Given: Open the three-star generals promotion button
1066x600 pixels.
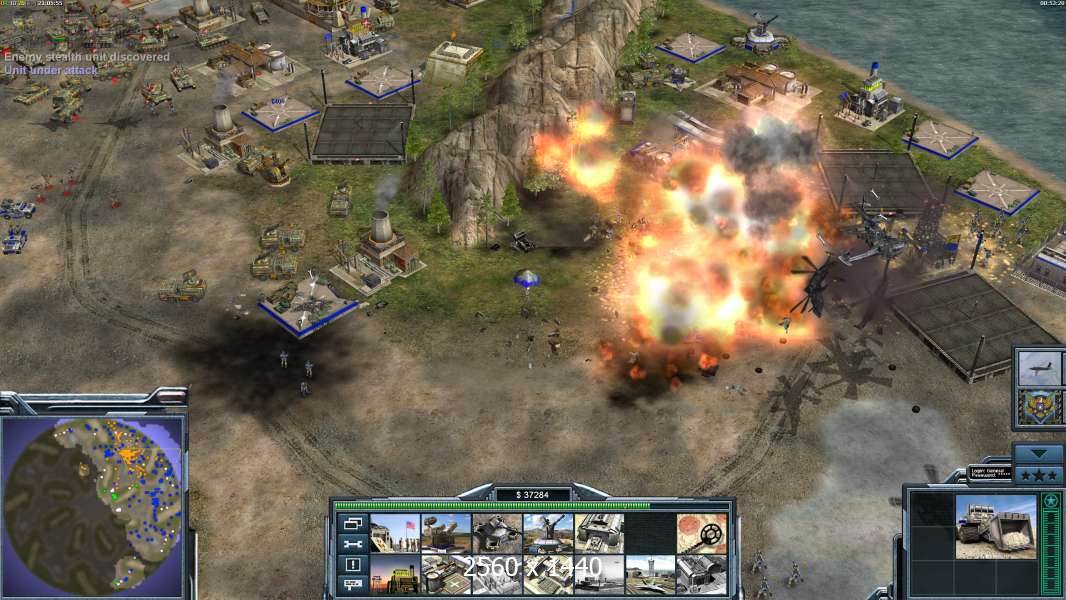Looking at the screenshot, I should 1039,474.
